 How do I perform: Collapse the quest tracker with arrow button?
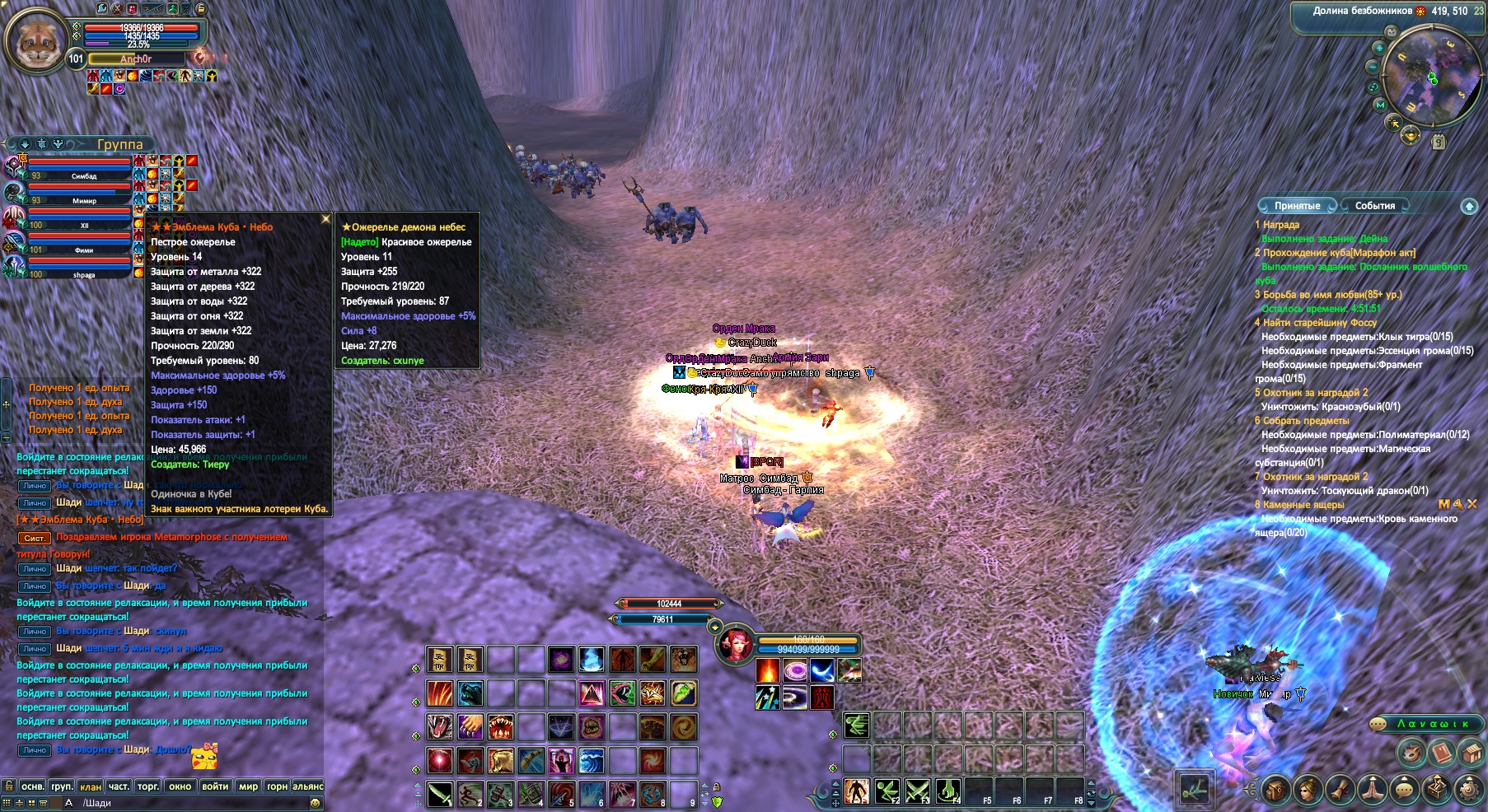point(1469,206)
